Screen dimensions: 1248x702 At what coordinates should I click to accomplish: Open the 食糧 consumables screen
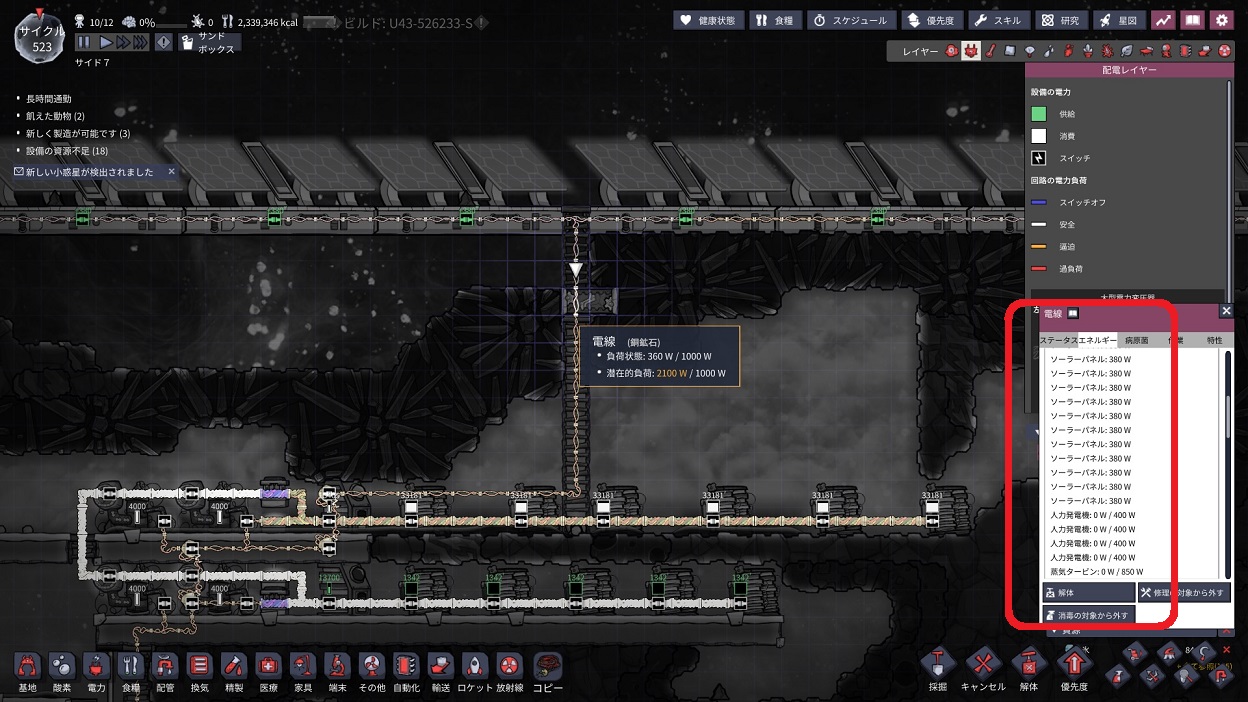775,20
